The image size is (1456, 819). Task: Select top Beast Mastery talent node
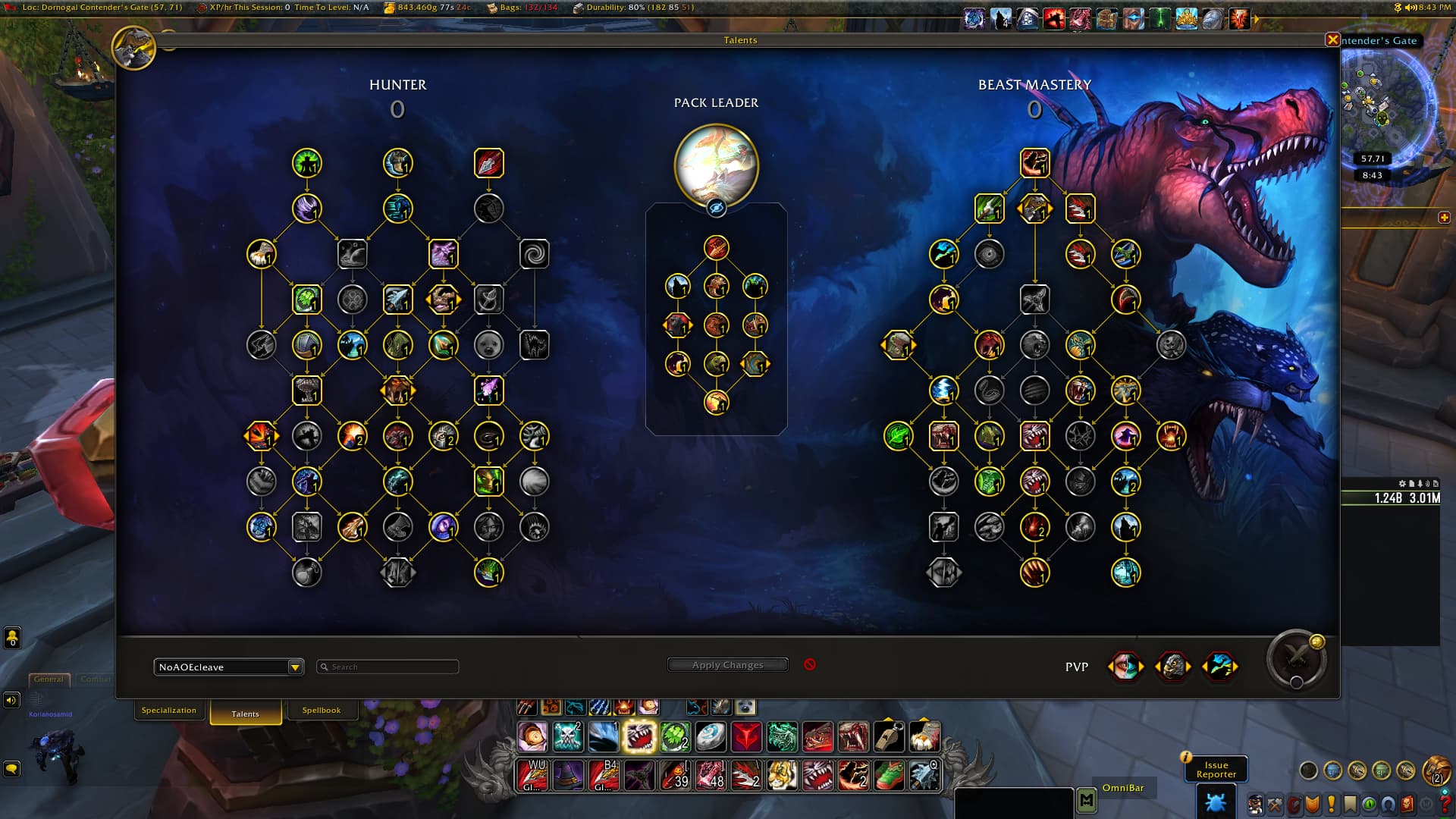(x=1034, y=163)
